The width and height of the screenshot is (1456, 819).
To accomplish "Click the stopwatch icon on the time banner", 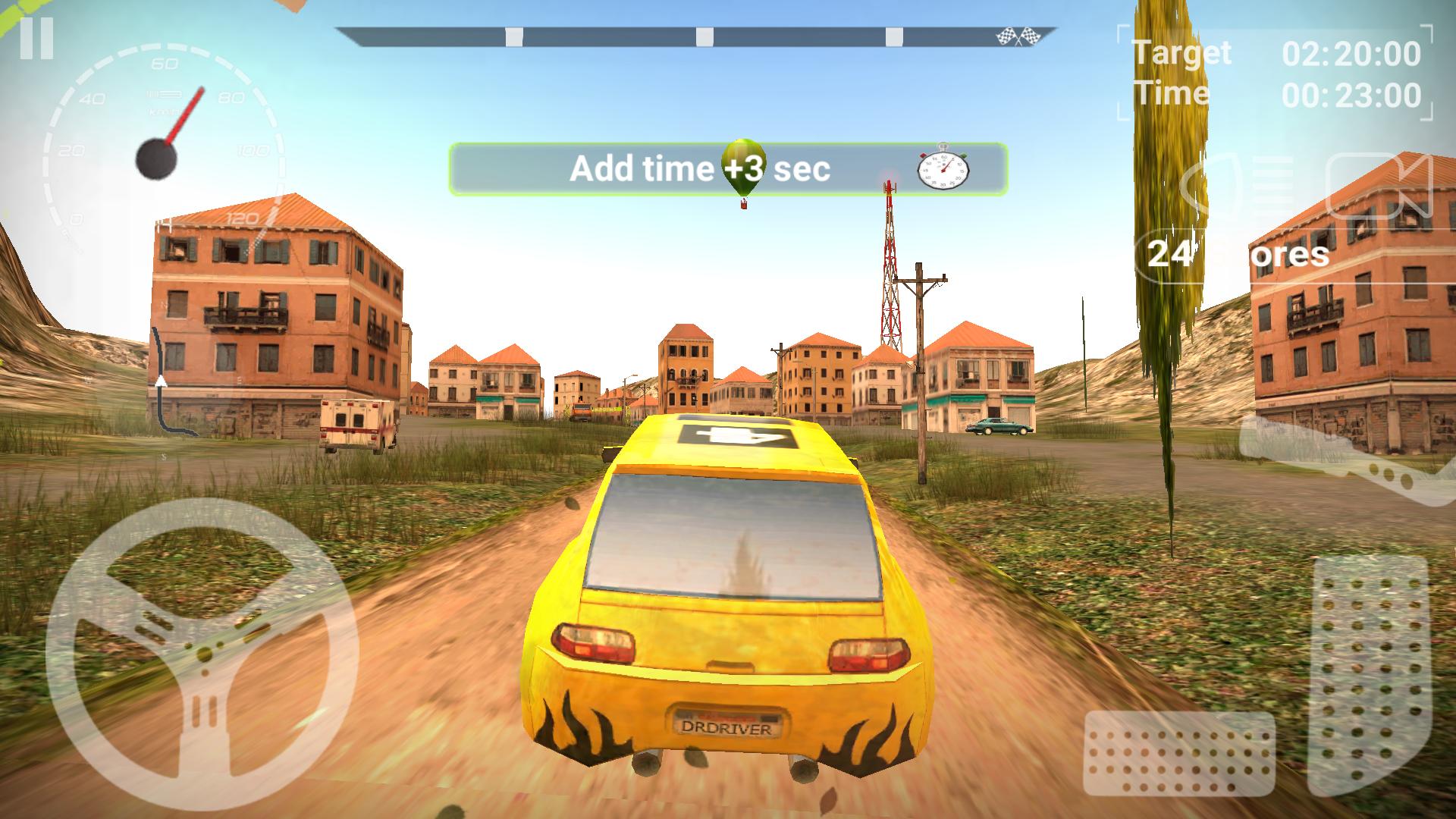I will [942, 168].
